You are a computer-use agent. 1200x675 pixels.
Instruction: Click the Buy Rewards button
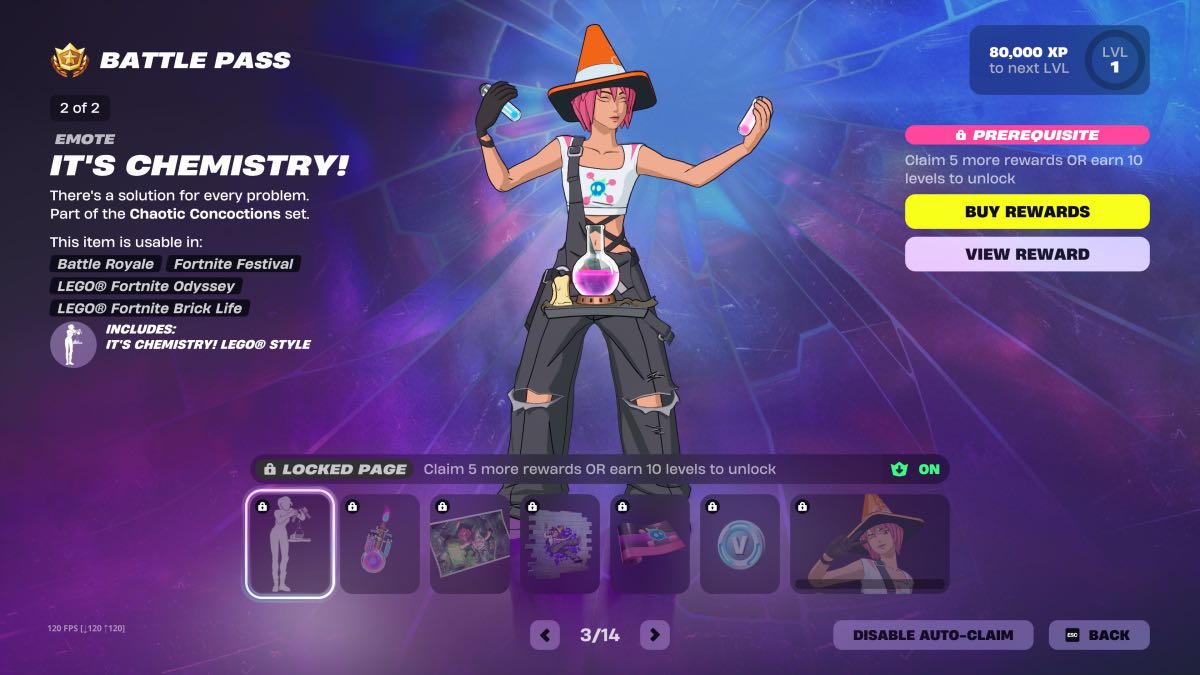[x=1027, y=212]
